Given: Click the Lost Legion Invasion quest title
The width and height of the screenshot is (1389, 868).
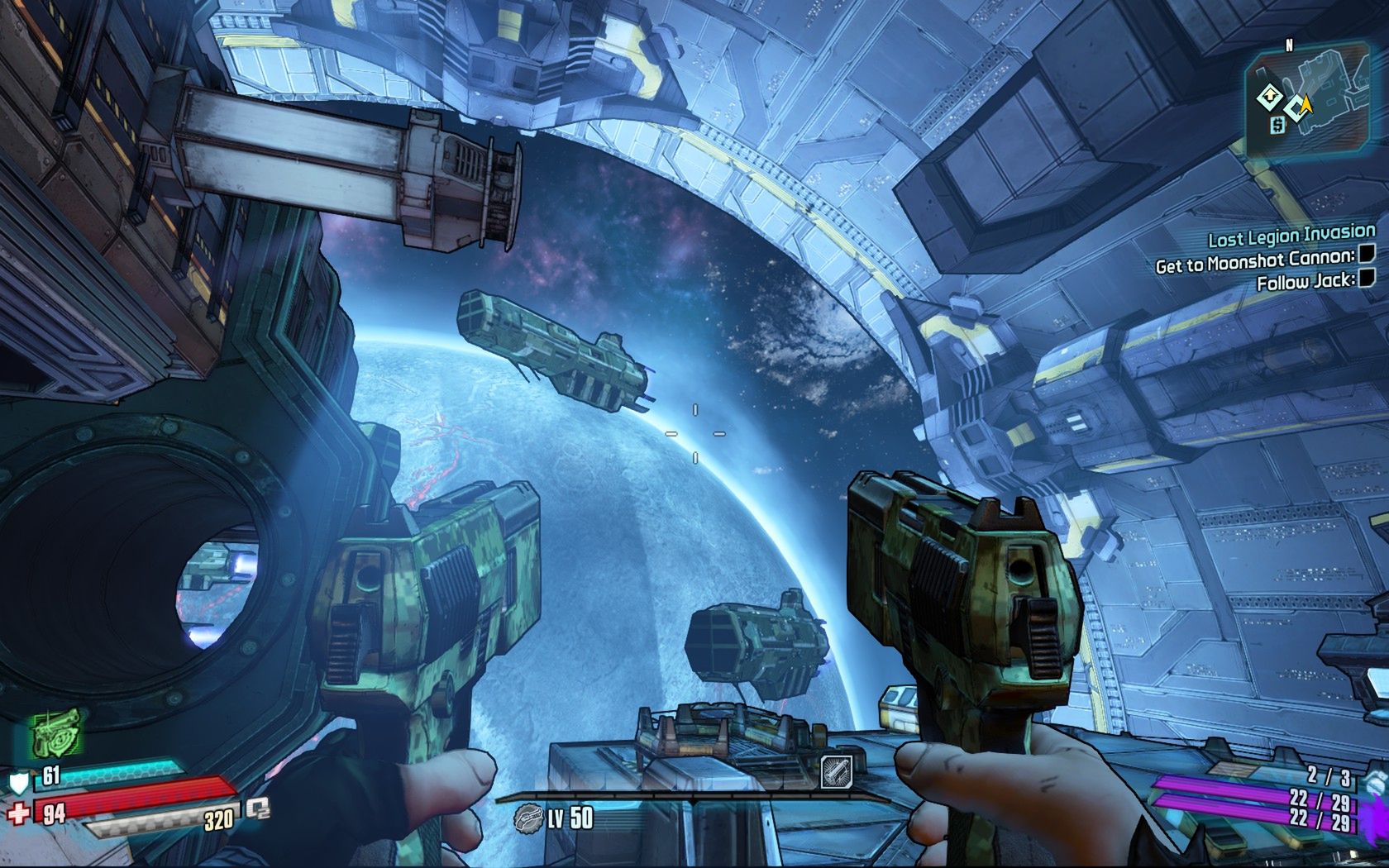Looking at the screenshot, I should click(x=1291, y=236).
